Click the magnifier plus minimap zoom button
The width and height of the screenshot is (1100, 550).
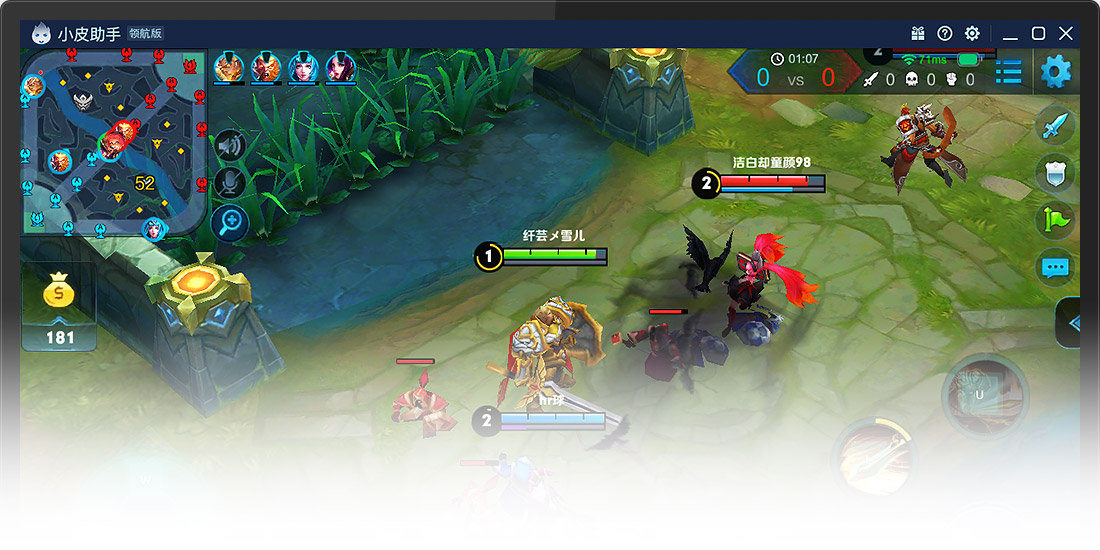[x=231, y=222]
